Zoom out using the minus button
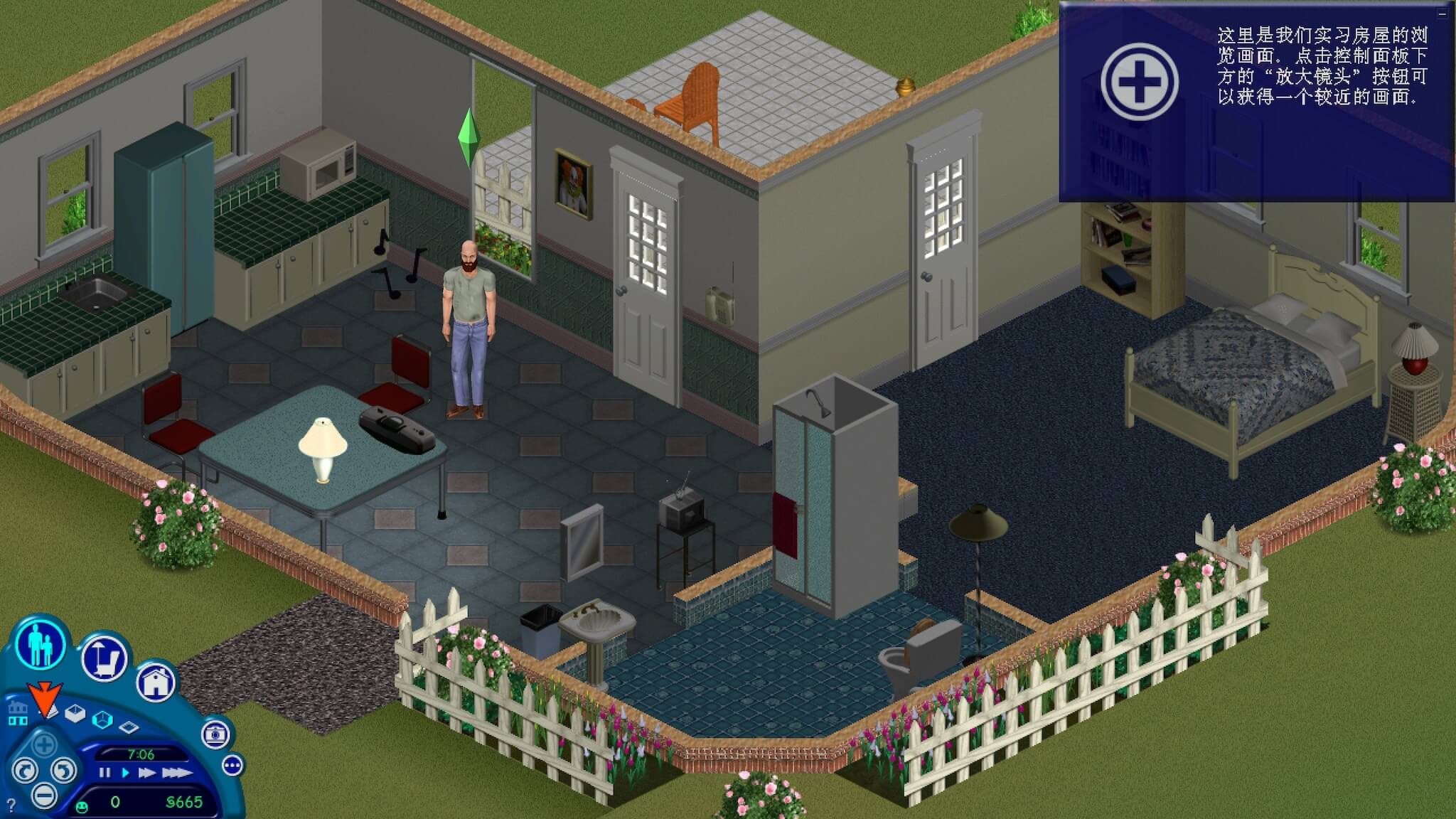The width and height of the screenshot is (1456, 819). (45, 795)
